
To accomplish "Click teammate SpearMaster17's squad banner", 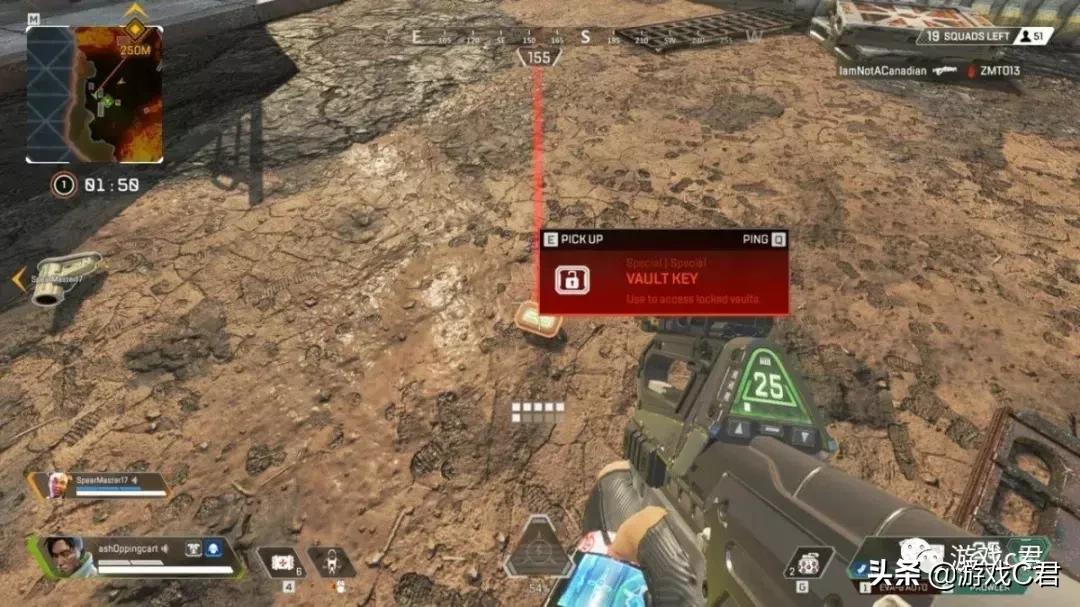I will (98, 485).
